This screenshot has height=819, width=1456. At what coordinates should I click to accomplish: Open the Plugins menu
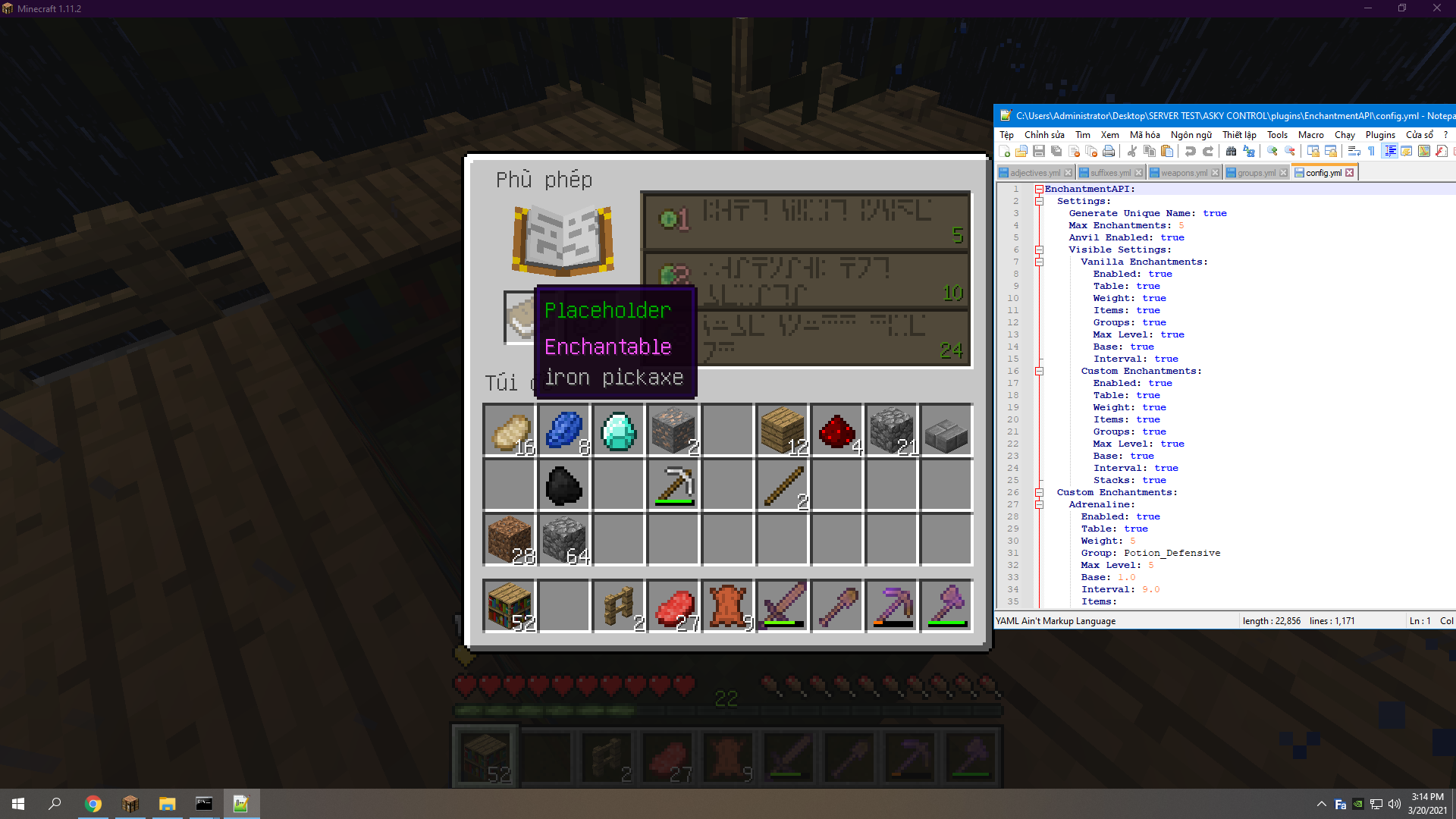point(1380,134)
